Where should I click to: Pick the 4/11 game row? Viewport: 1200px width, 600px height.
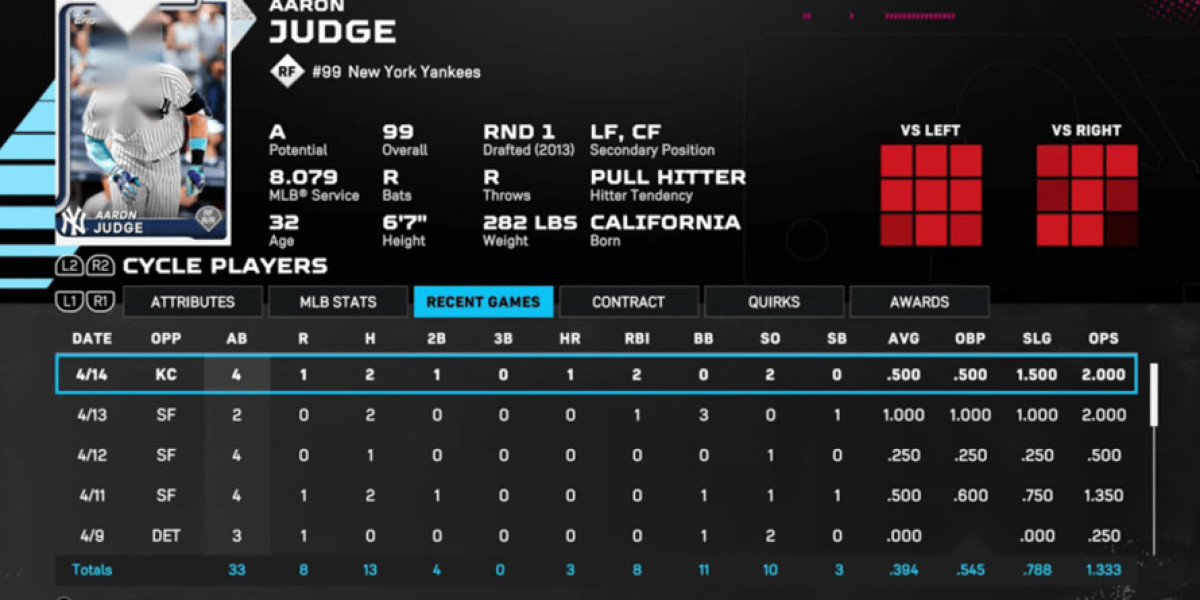coord(596,495)
